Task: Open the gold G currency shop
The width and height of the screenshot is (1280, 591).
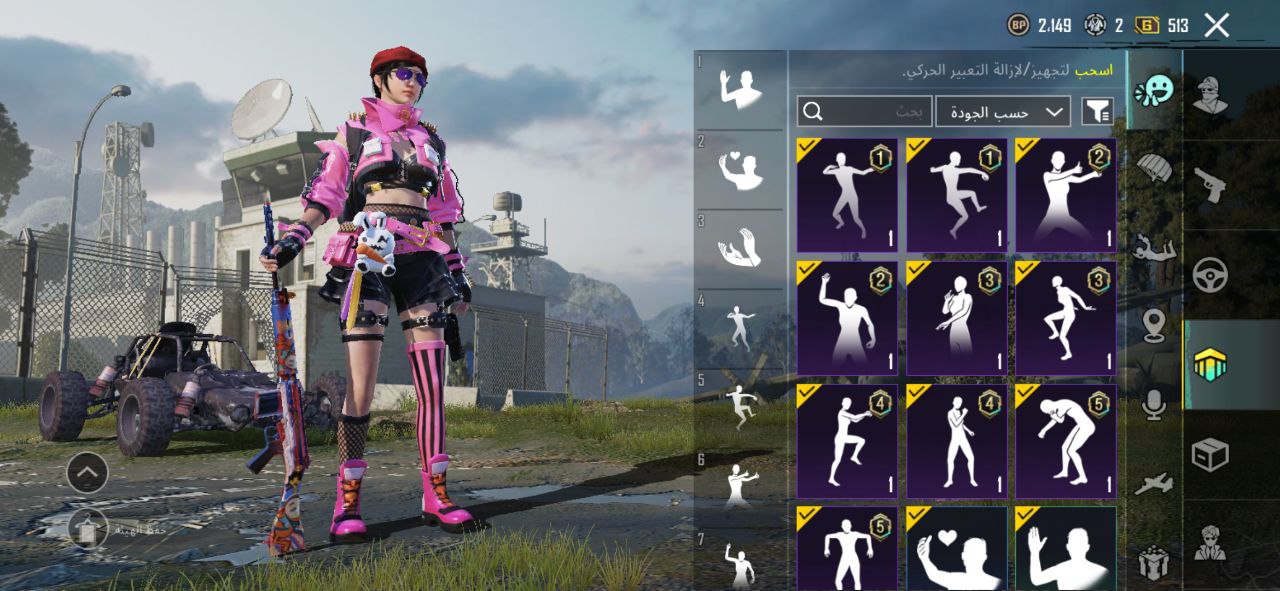Action: click(x=1148, y=26)
